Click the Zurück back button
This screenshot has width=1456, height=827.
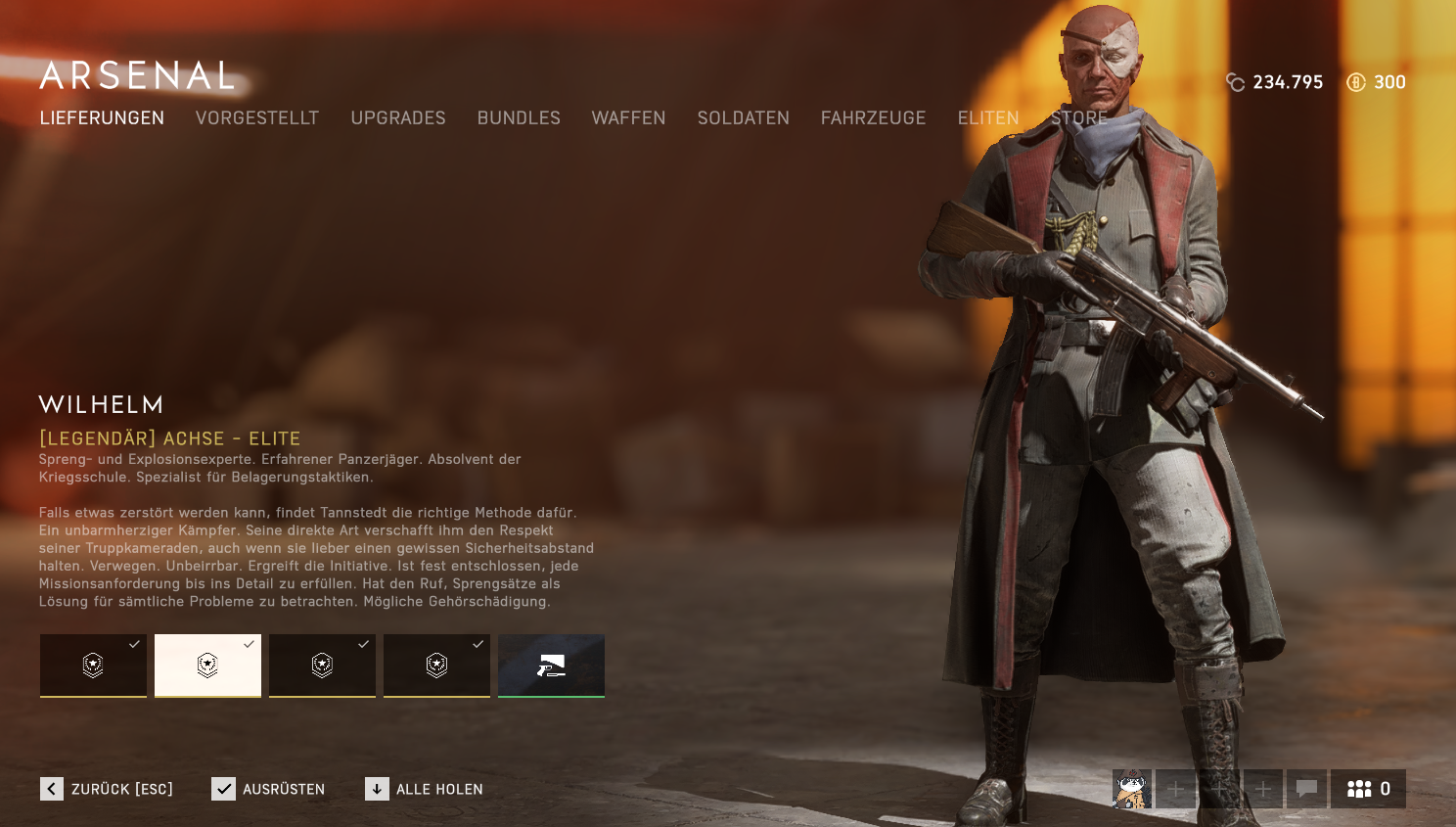[x=107, y=789]
